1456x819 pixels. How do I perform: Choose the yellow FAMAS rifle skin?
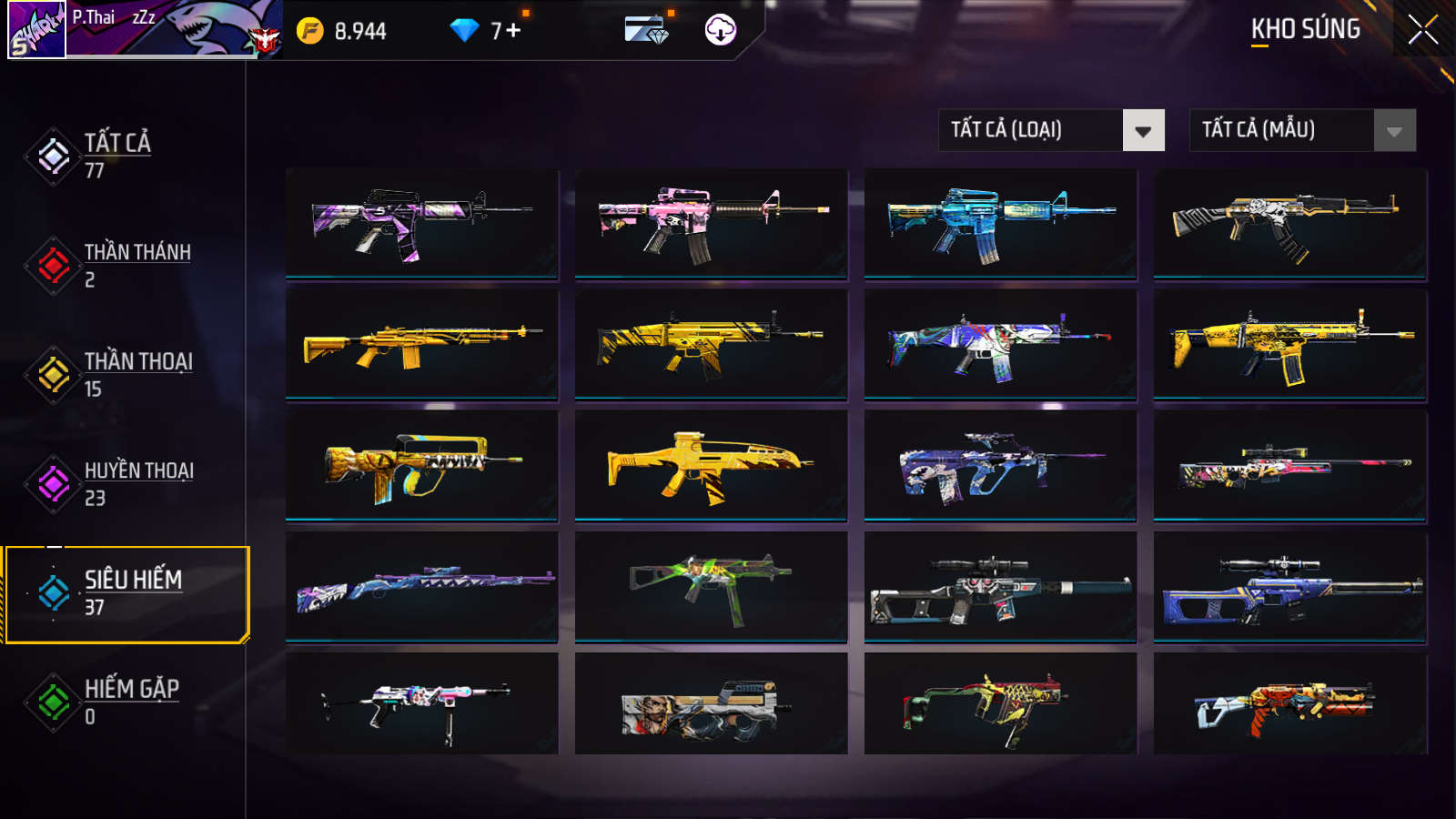pos(421,465)
